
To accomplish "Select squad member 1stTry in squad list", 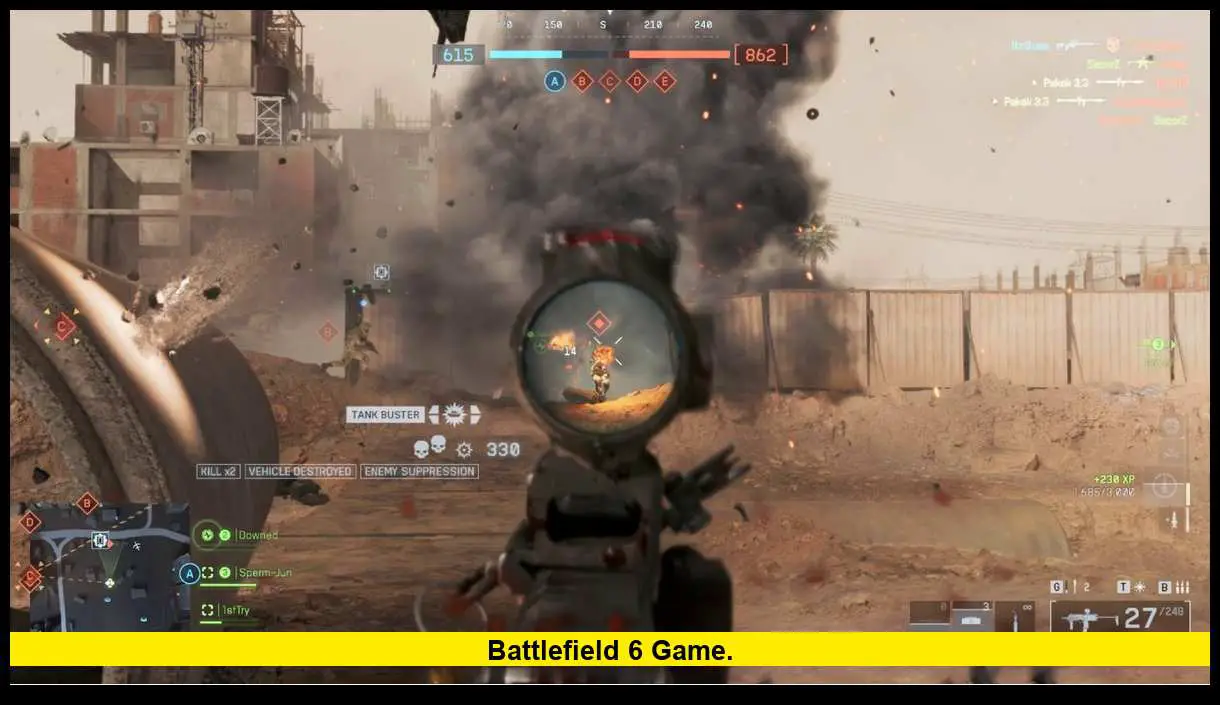I will (x=234, y=610).
